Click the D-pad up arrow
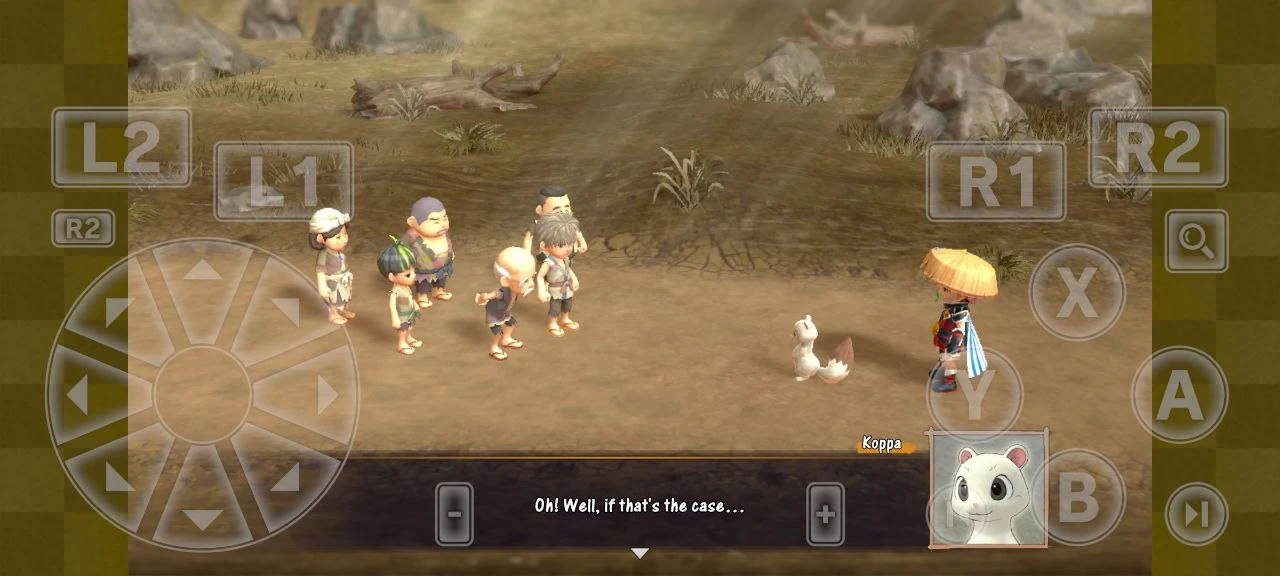Screen dimensions: 1280x576 [202, 271]
